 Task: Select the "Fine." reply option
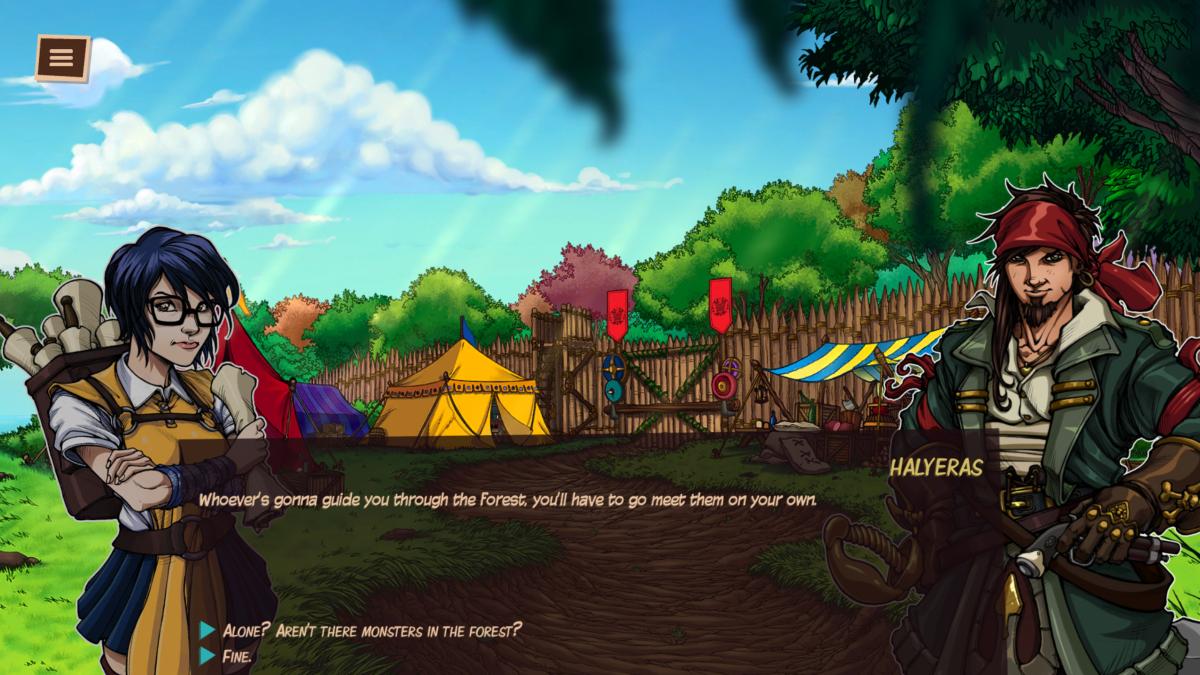(237, 656)
